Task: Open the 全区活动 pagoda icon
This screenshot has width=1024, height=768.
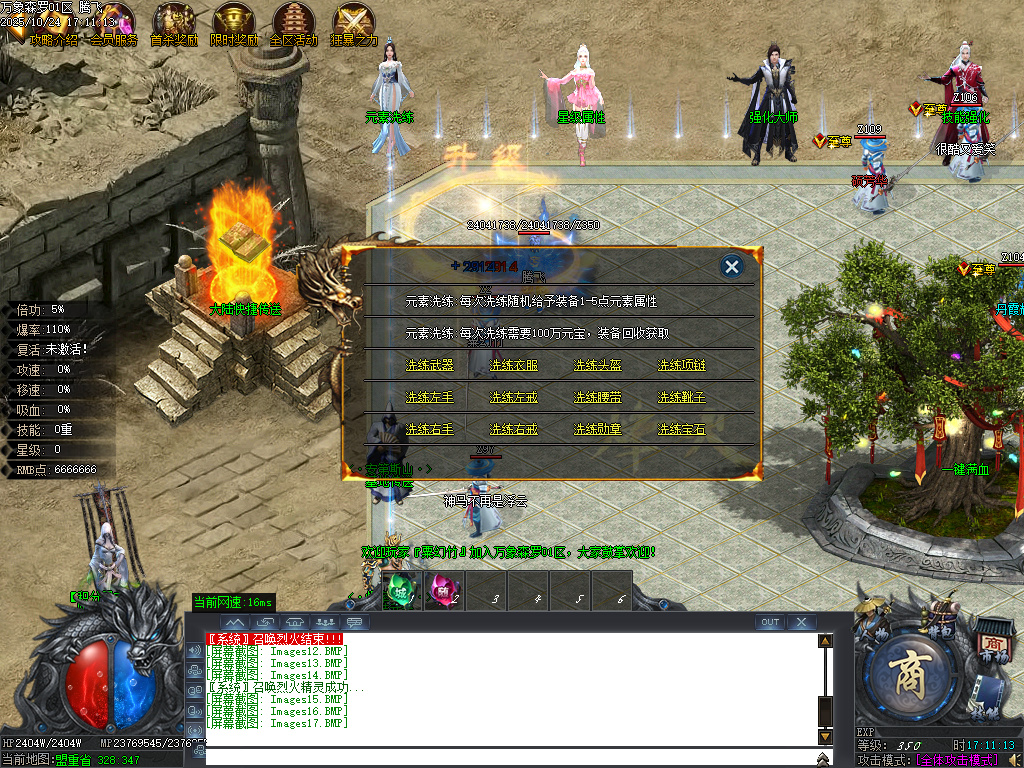Action: click(x=293, y=22)
